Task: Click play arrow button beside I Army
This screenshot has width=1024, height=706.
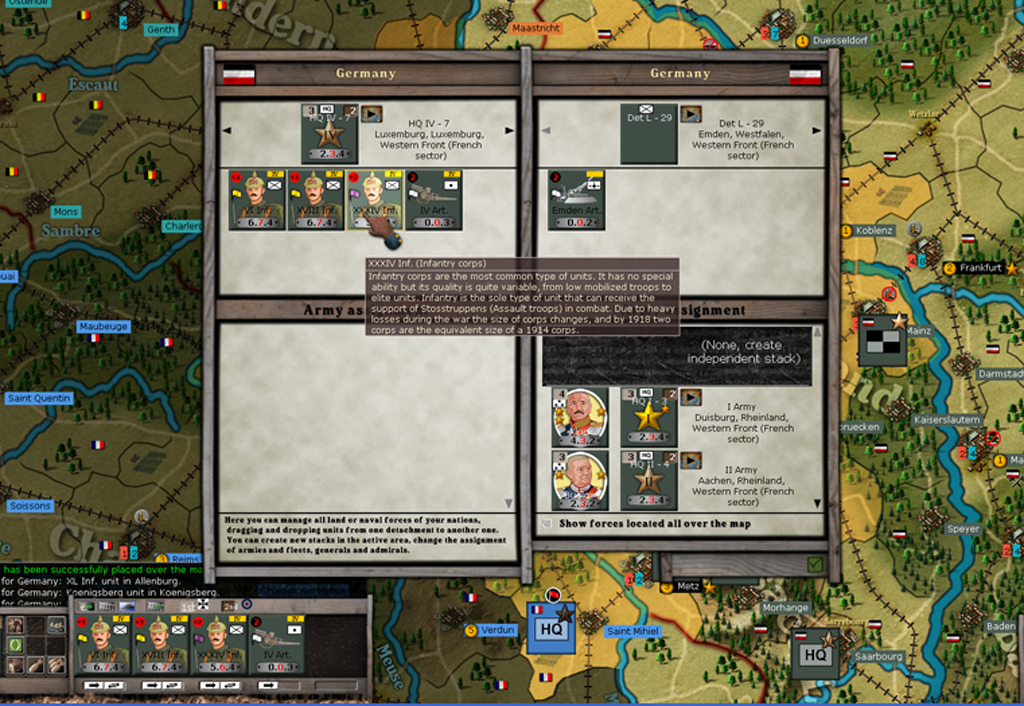Action: coord(691,398)
